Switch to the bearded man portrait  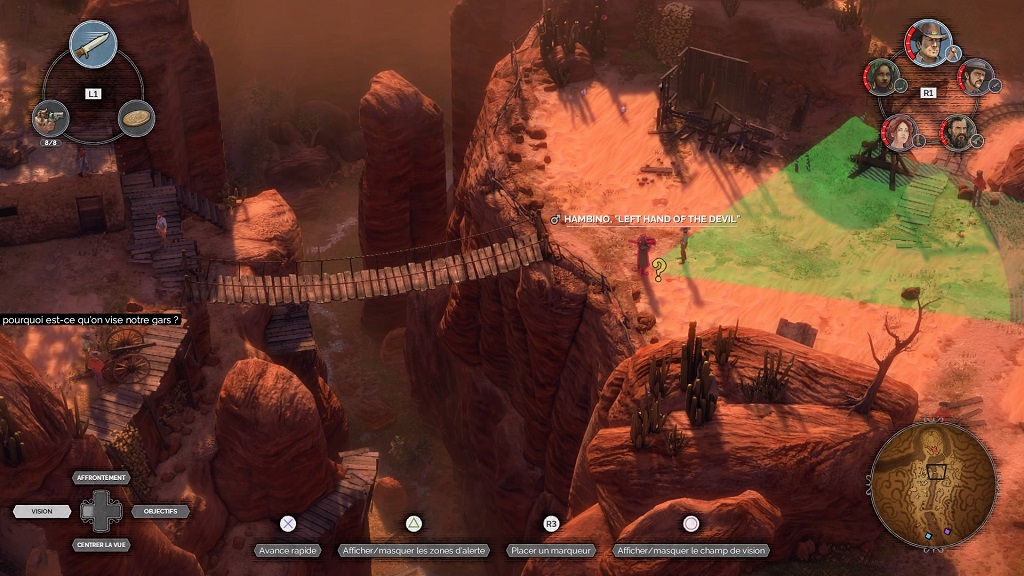[x=958, y=132]
